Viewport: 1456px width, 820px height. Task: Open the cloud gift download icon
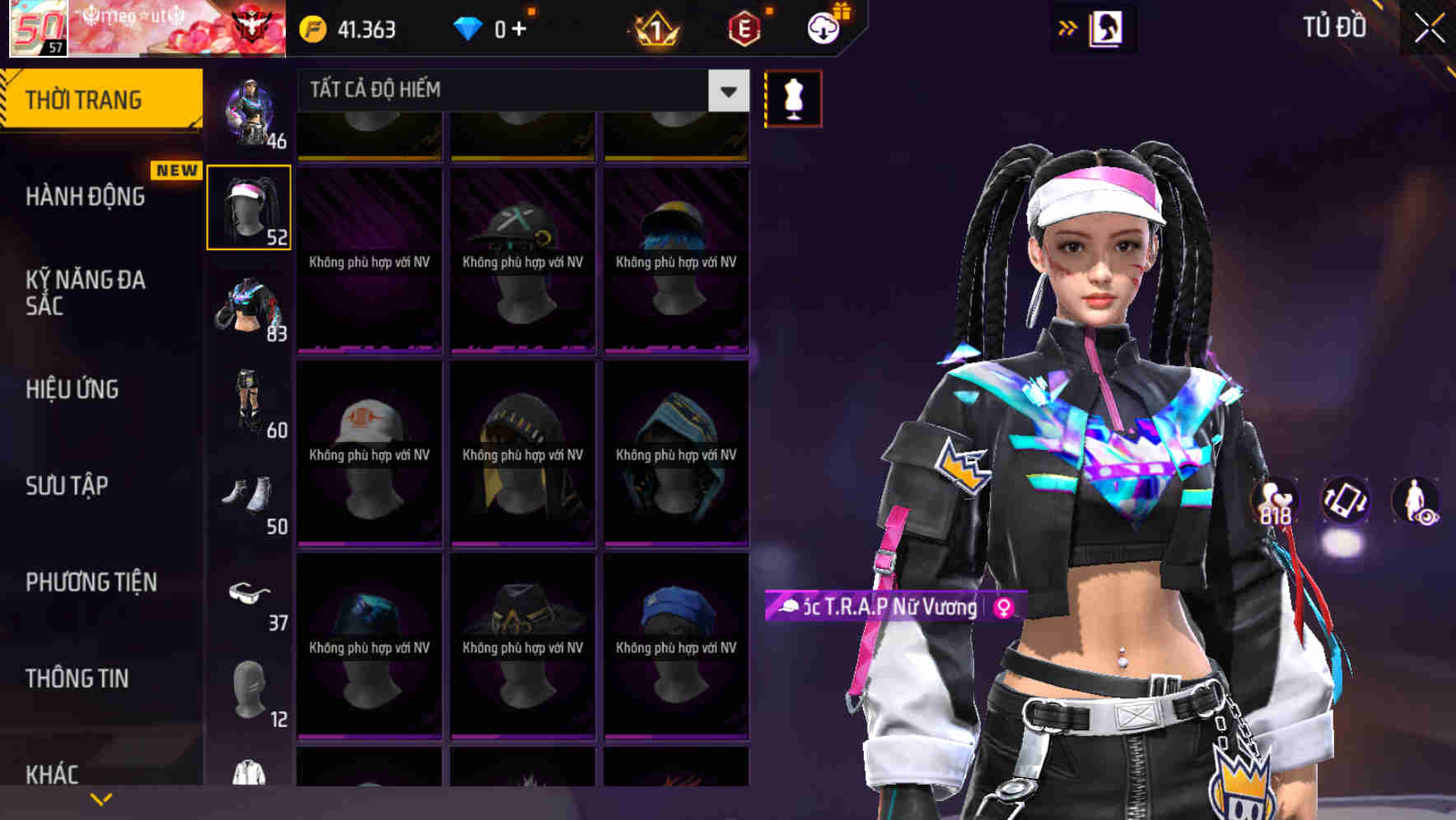pos(826,27)
